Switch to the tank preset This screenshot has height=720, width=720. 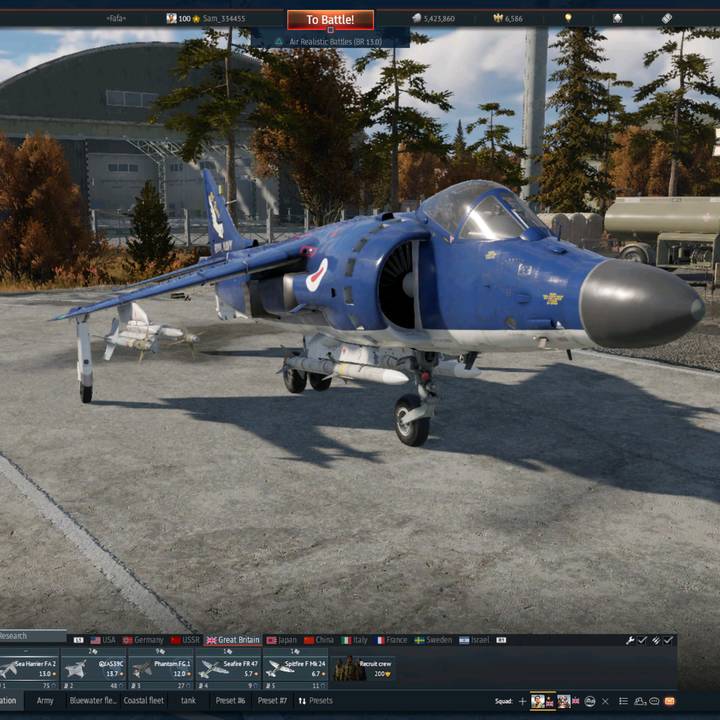[188, 701]
